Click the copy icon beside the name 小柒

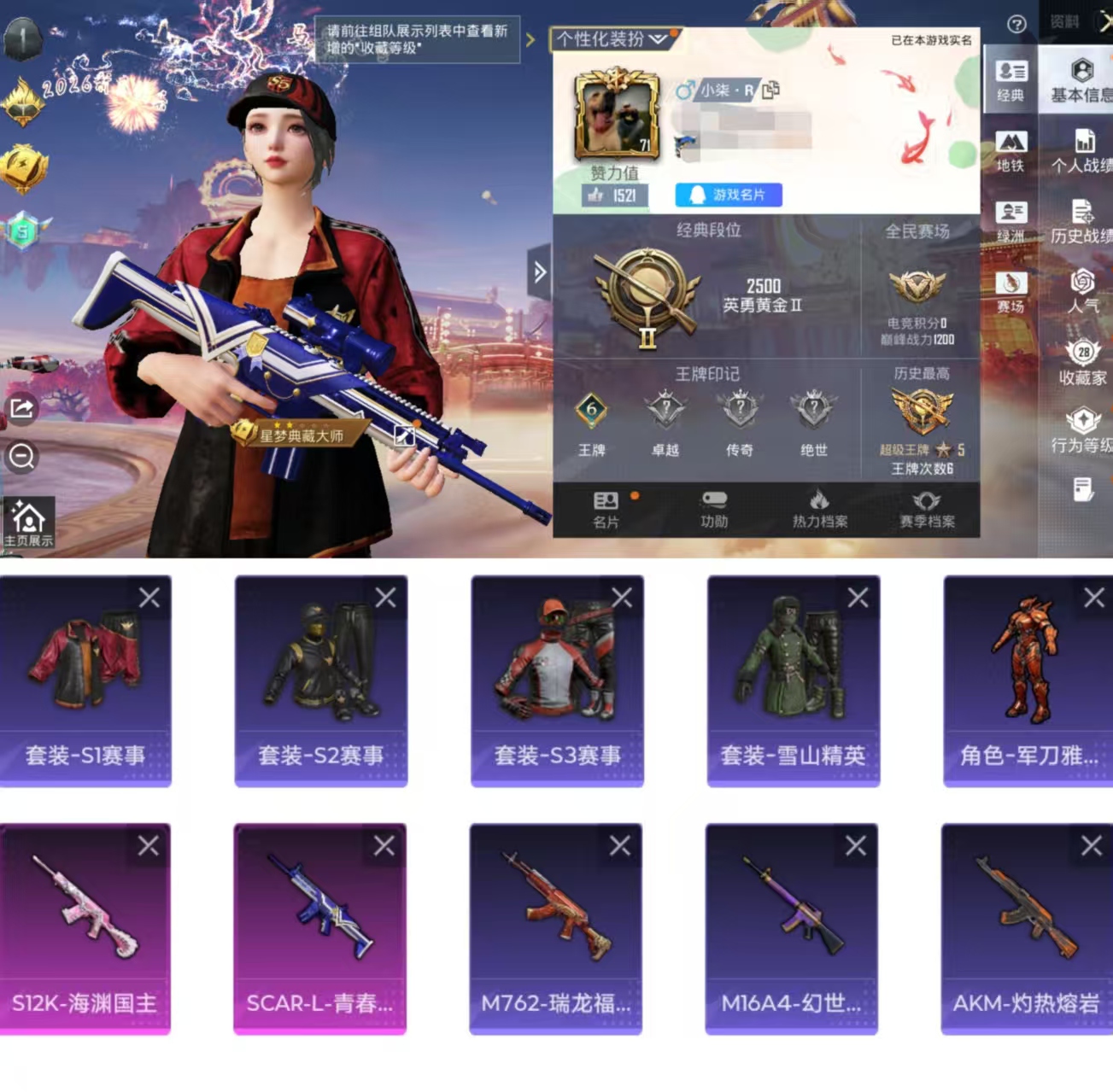pyautogui.click(x=772, y=89)
